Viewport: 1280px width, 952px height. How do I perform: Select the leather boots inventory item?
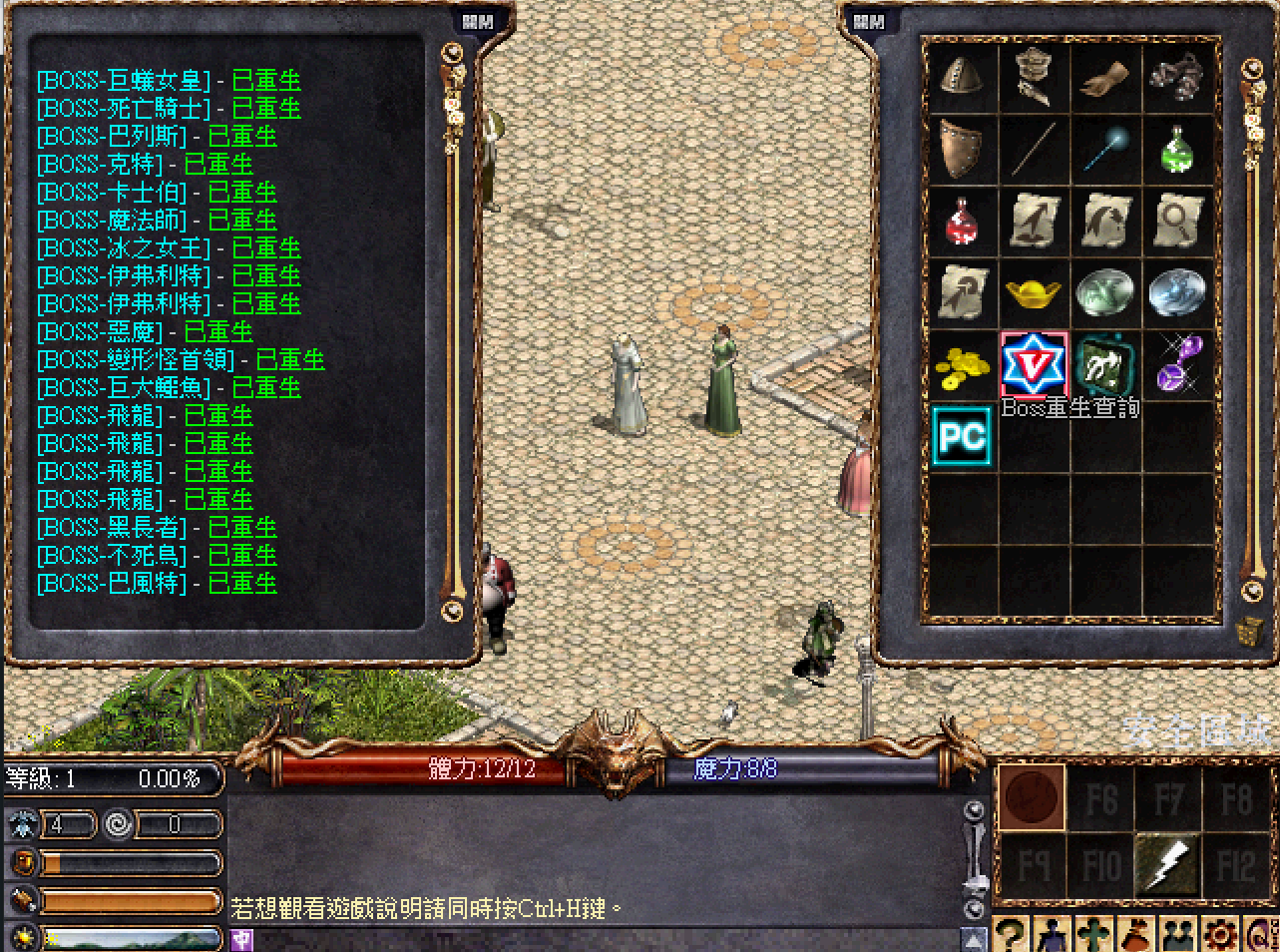pos(1177,78)
